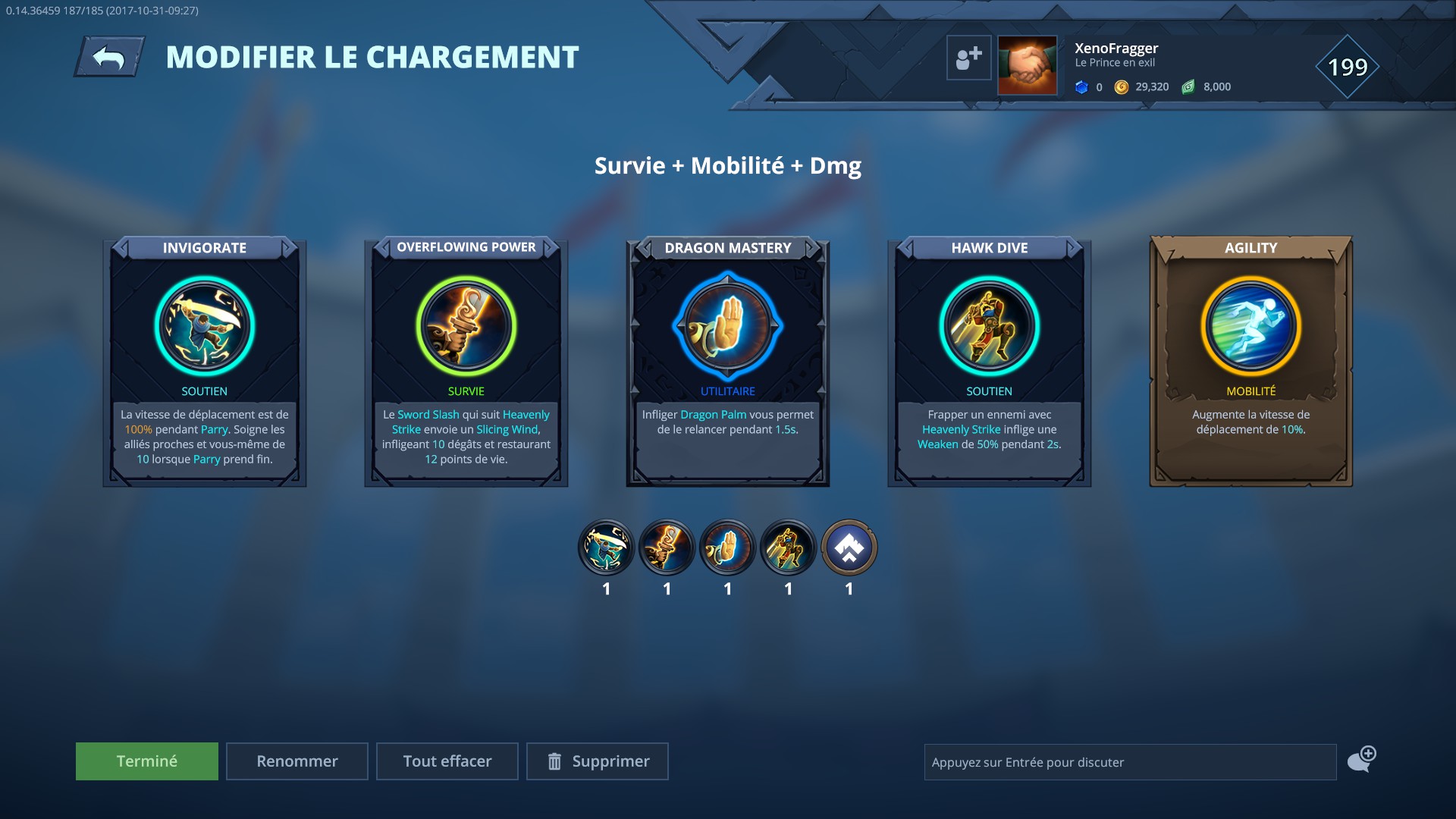Click the right chevron on Hawk Dive banner
The height and width of the screenshot is (819, 1456).
pos(1072,247)
